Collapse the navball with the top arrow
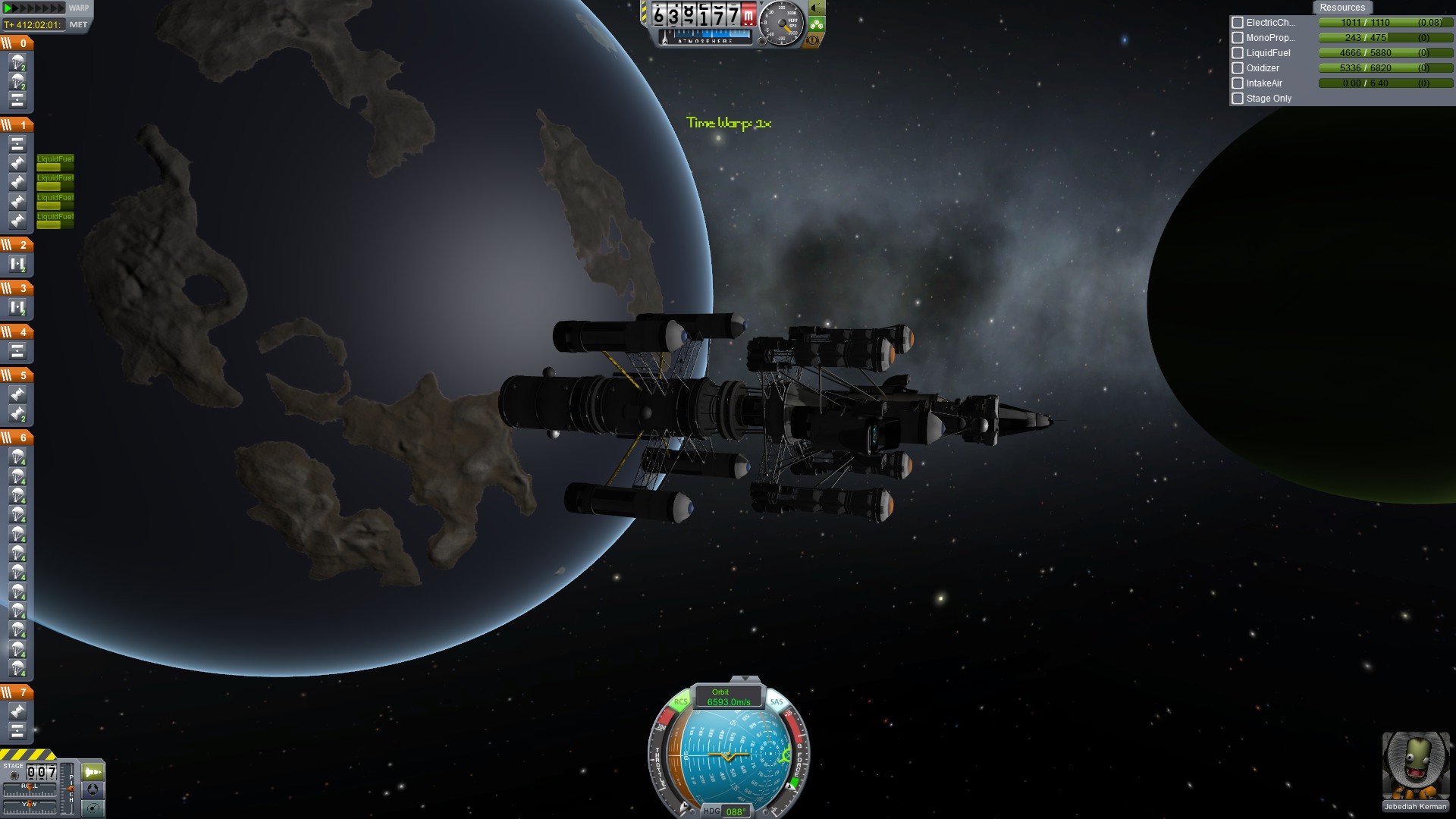The width and height of the screenshot is (1456, 819). coord(745,679)
